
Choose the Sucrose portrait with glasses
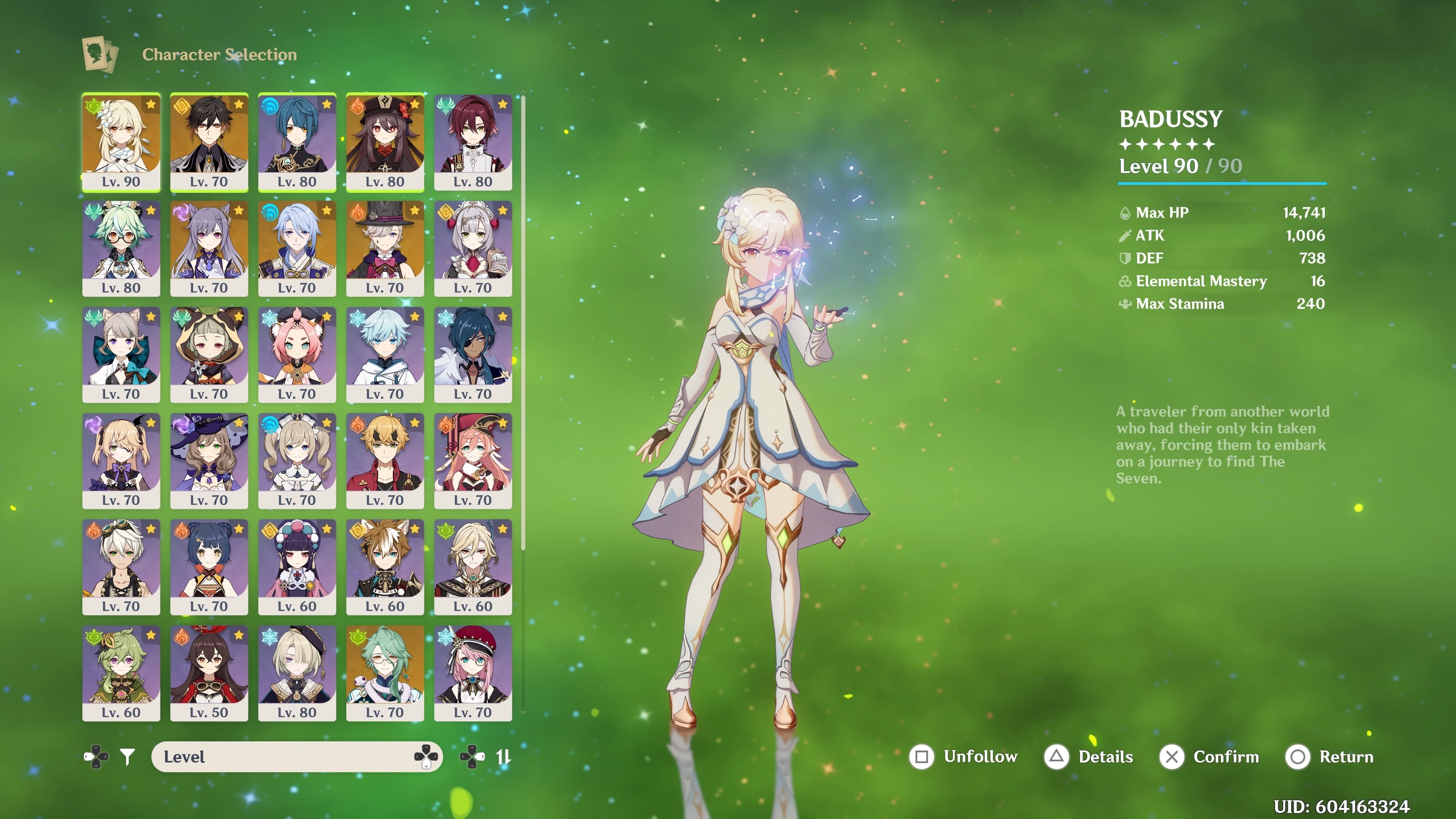click(121, 248)
